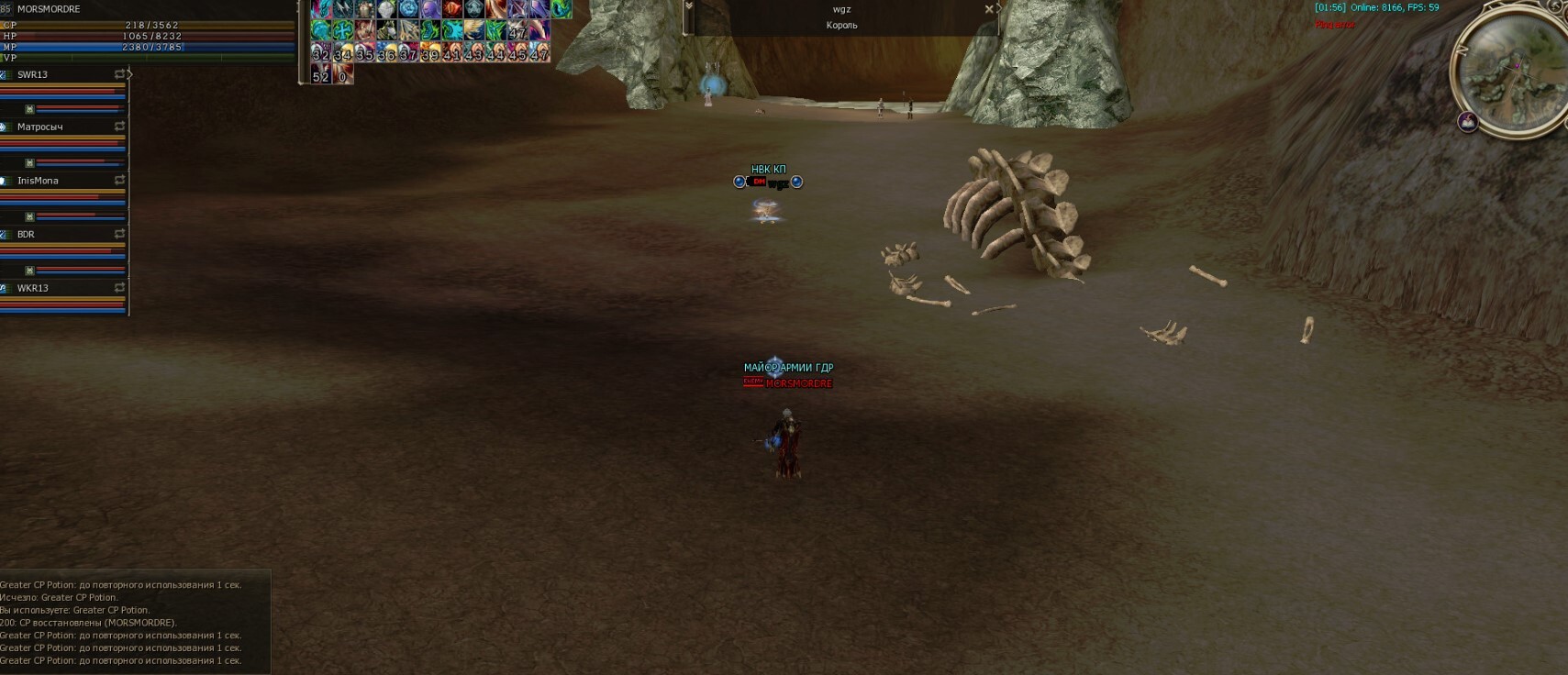Click the buff icon numbered 39

(429, 53)
